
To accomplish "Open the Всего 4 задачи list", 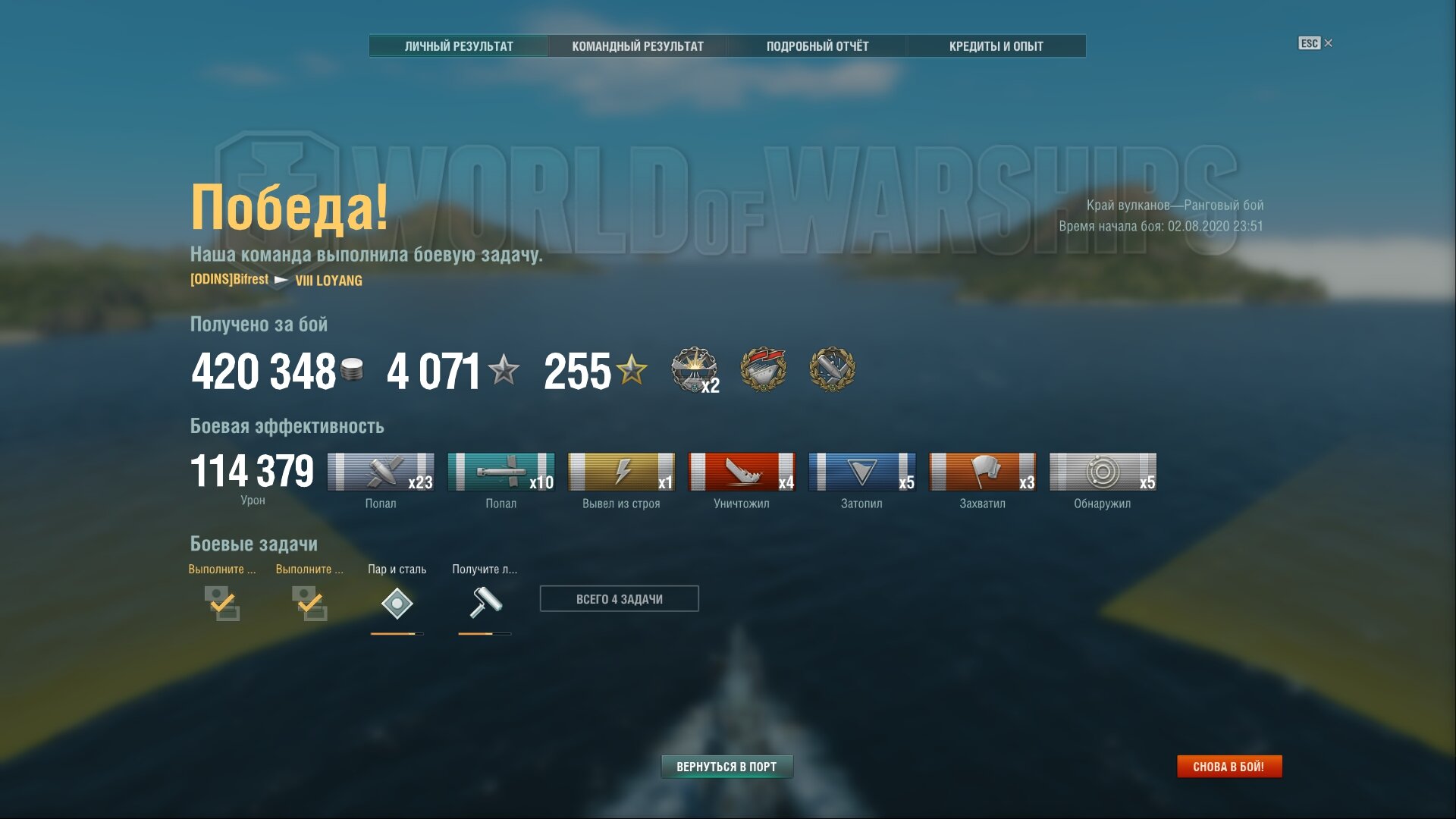I will (x=619, y=599).
